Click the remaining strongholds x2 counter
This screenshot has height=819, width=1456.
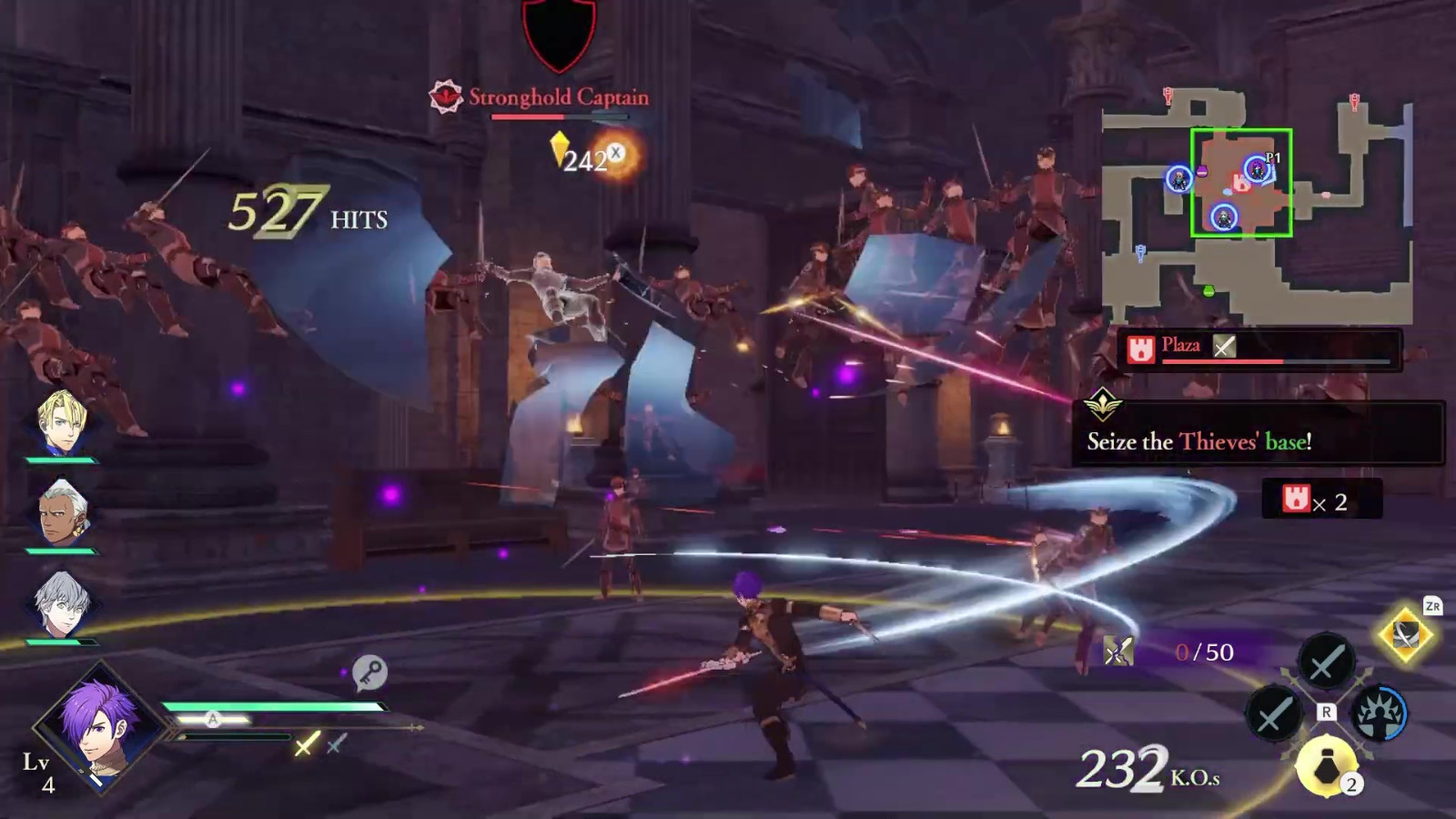point(1320,500)
